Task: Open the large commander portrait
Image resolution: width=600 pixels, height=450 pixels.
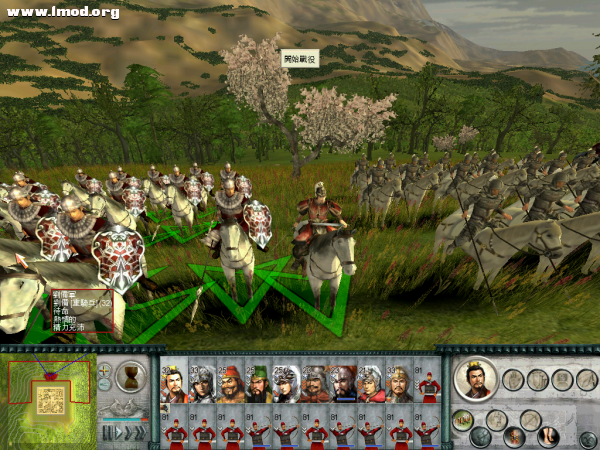Action: 473,378
